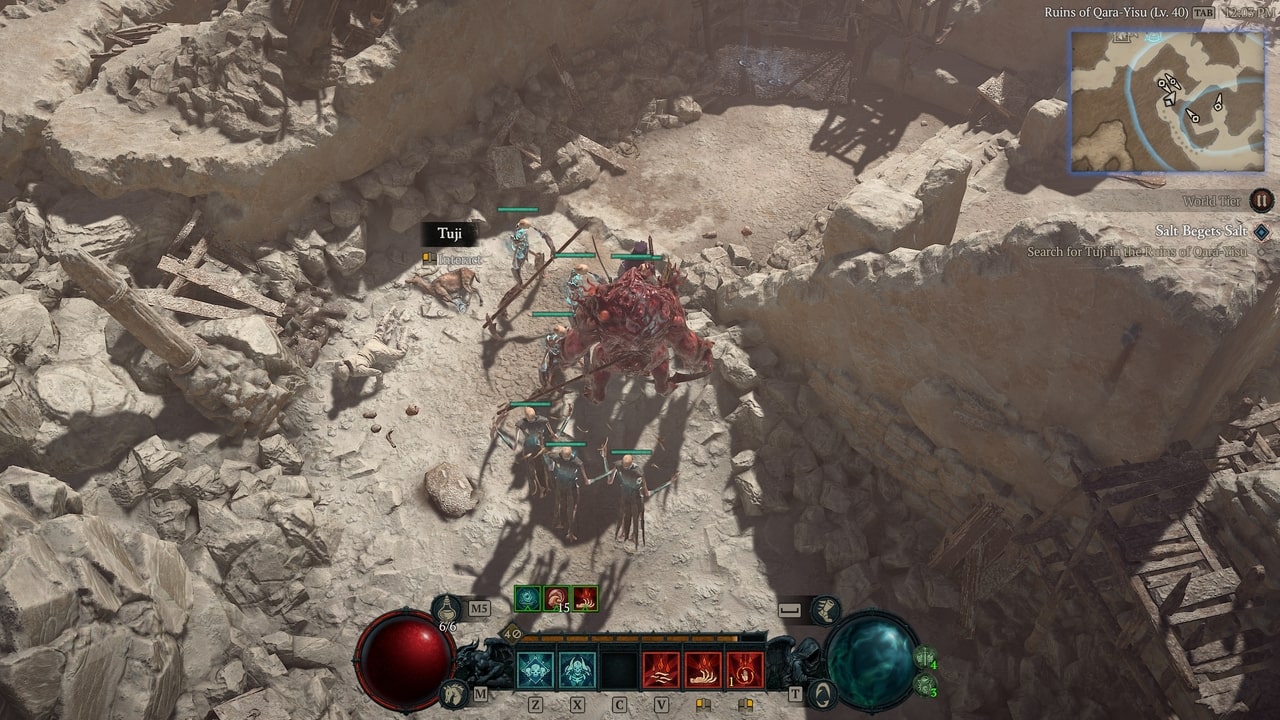Click the buff icon showing 15 stacks
The image size is (1280, 720).
coord(555,597)
